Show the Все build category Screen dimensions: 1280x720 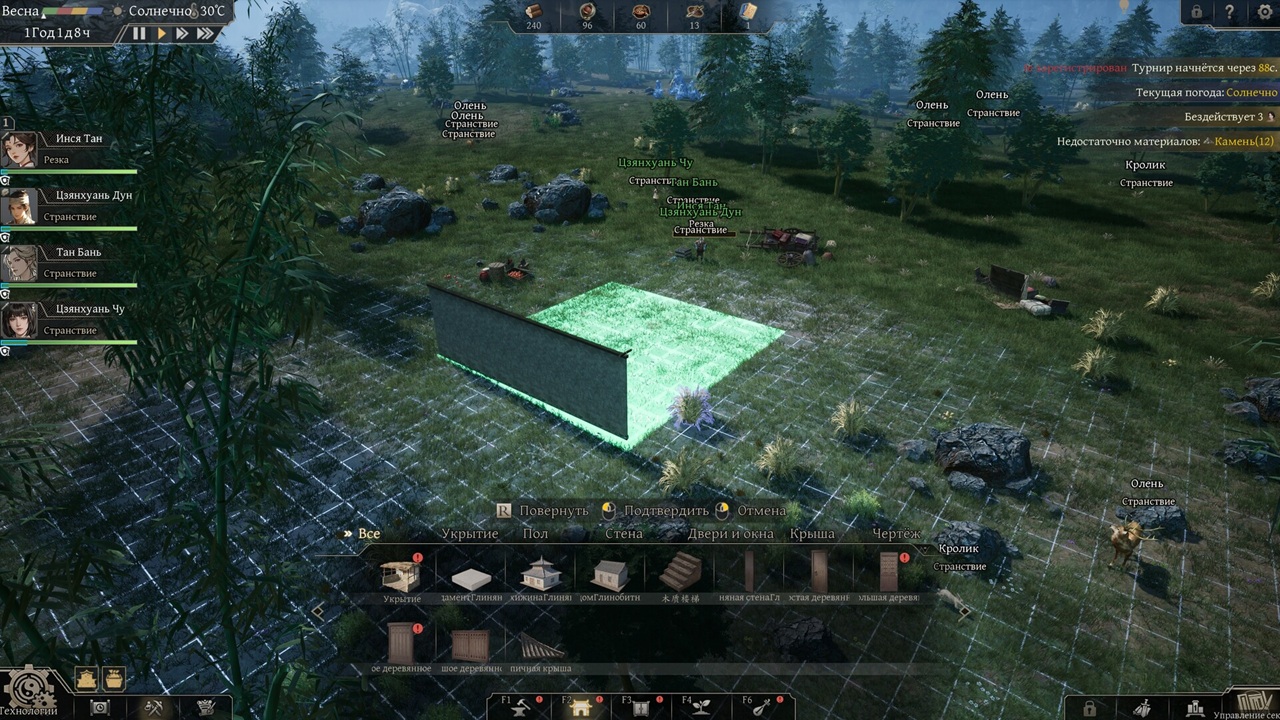(x=369, y=534)
